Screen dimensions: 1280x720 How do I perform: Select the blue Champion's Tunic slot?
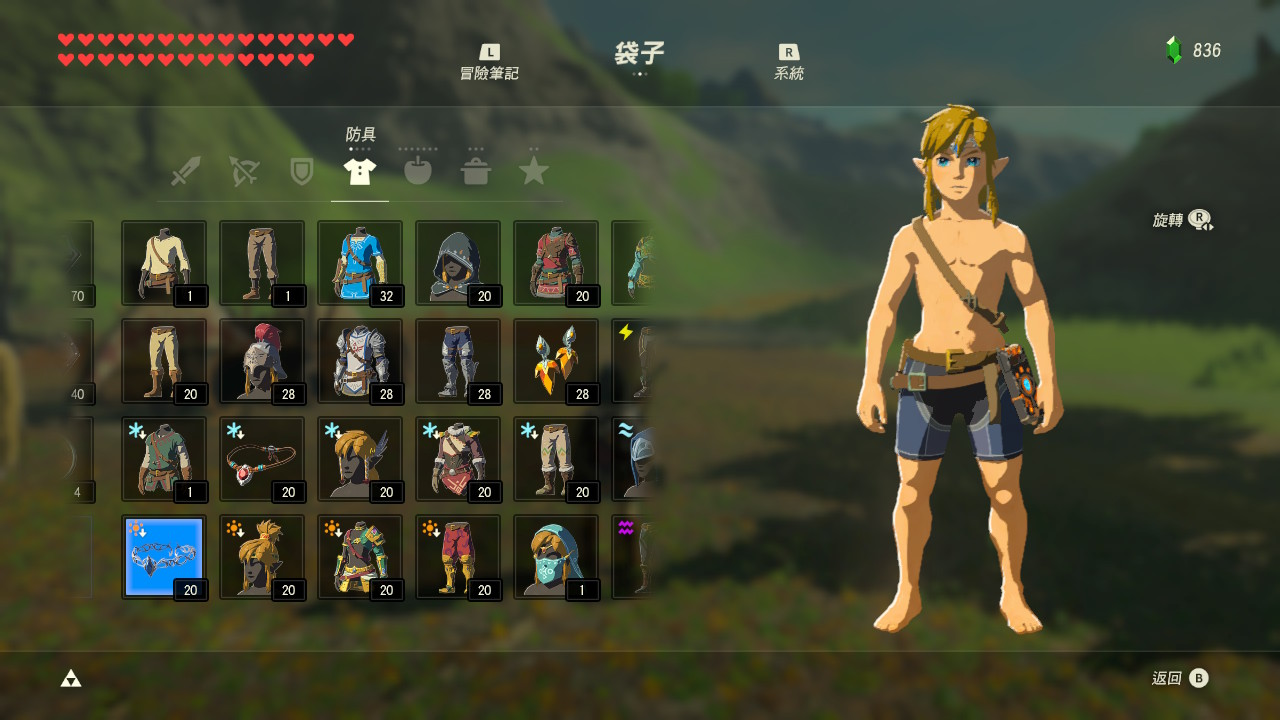[x=360, y=263]
